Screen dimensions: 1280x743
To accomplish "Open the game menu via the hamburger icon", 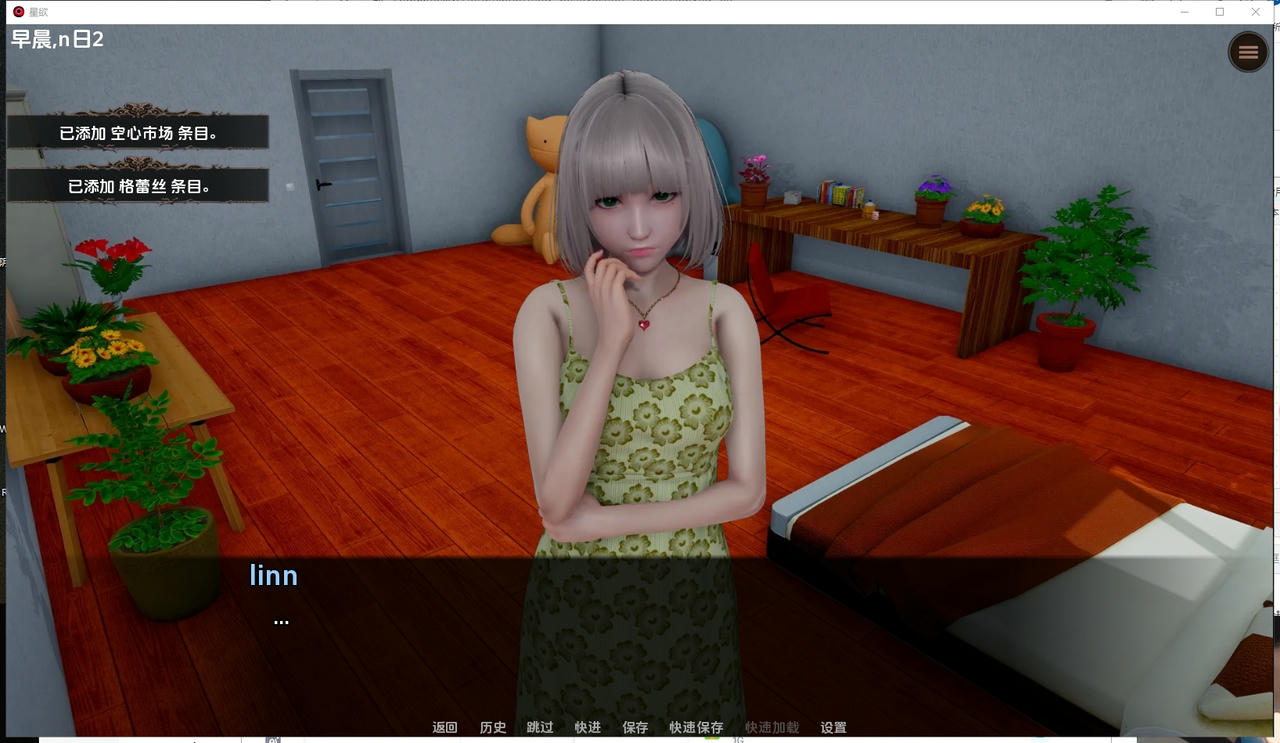I will coord(1247,51).
